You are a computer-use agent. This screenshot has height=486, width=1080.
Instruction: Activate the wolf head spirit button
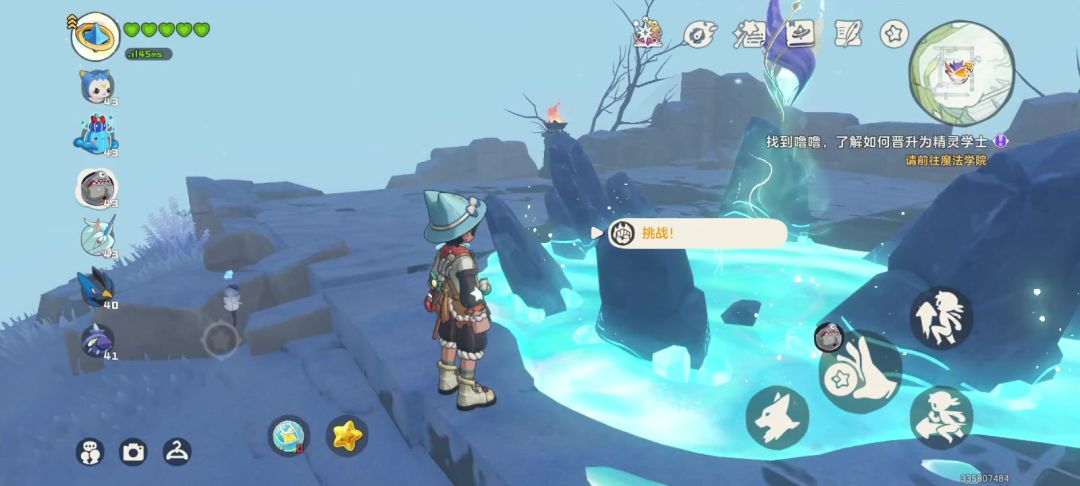(x=777, y=416)
